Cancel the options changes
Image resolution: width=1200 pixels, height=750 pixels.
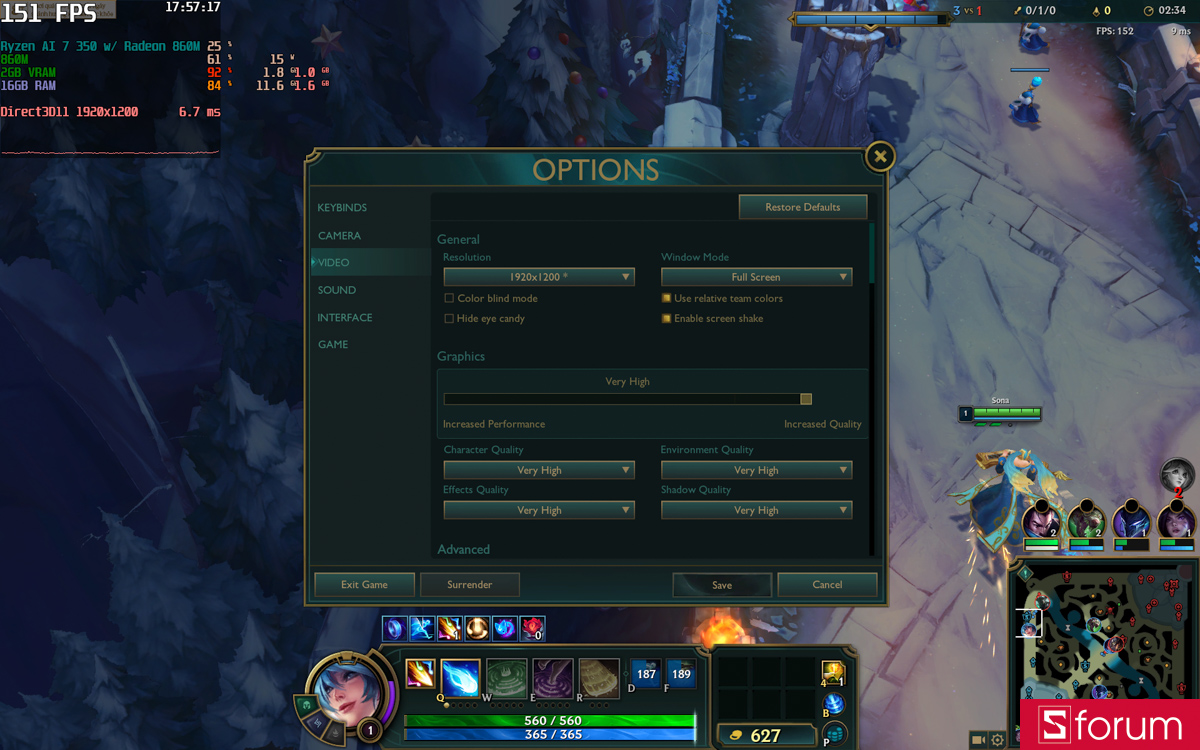pos(827,585)
